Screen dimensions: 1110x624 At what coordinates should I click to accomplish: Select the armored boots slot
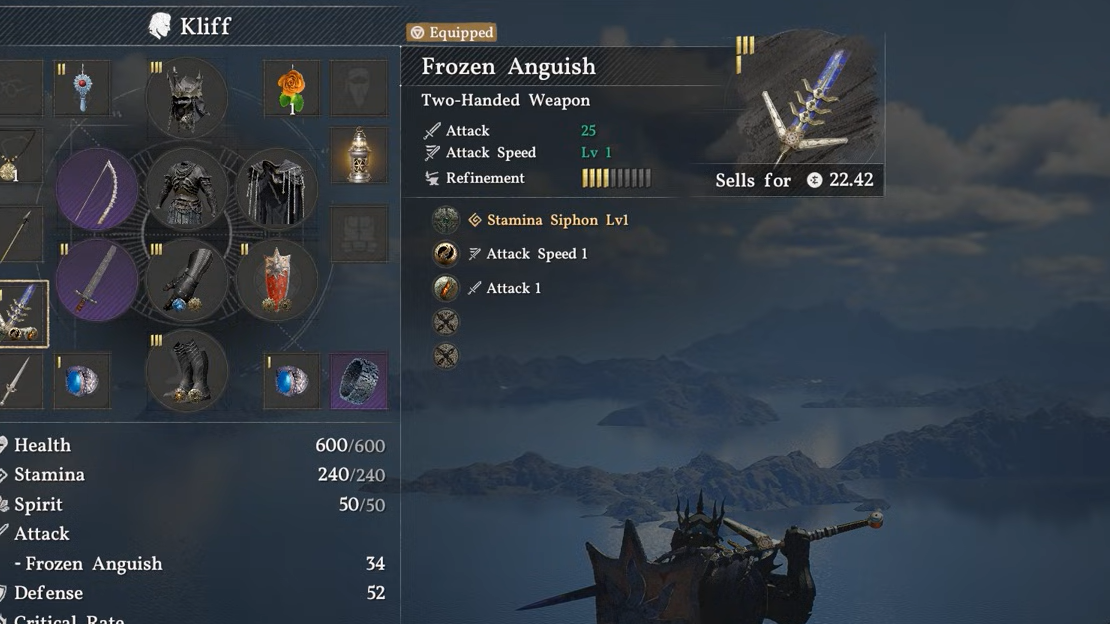[x=186, y=371]
